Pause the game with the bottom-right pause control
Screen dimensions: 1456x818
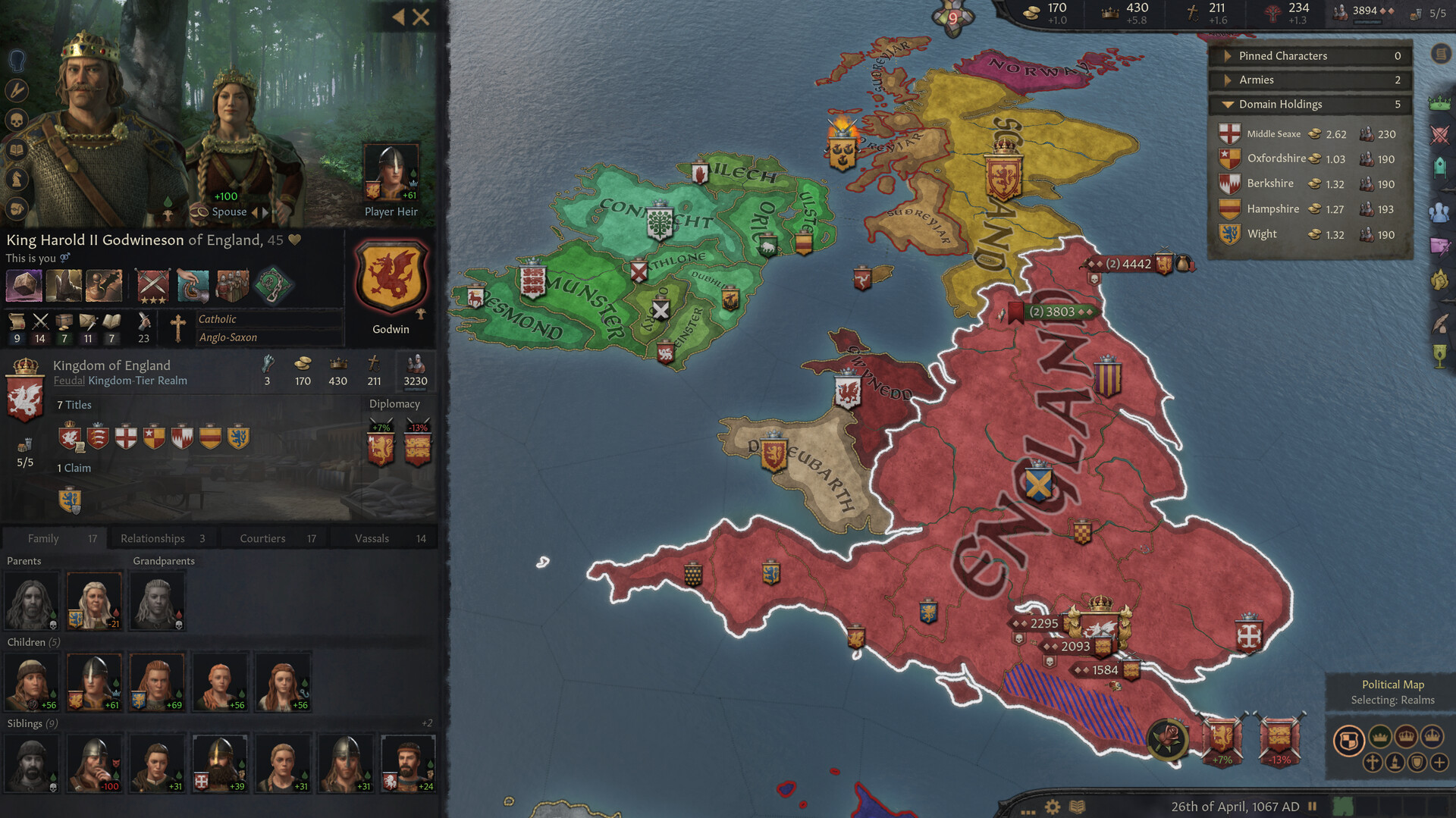[x=1311, y=807]
